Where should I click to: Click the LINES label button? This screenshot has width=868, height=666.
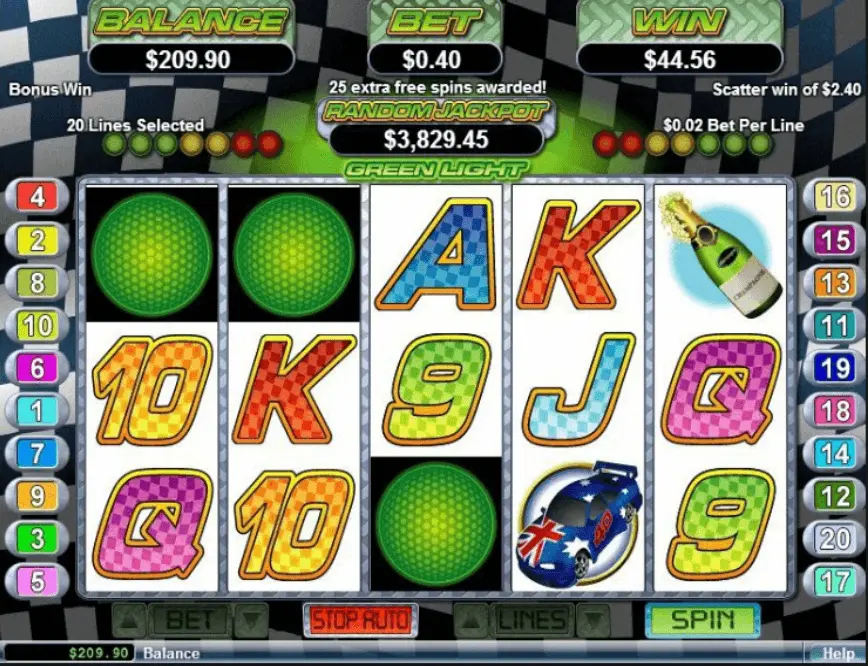pos(530,620)
